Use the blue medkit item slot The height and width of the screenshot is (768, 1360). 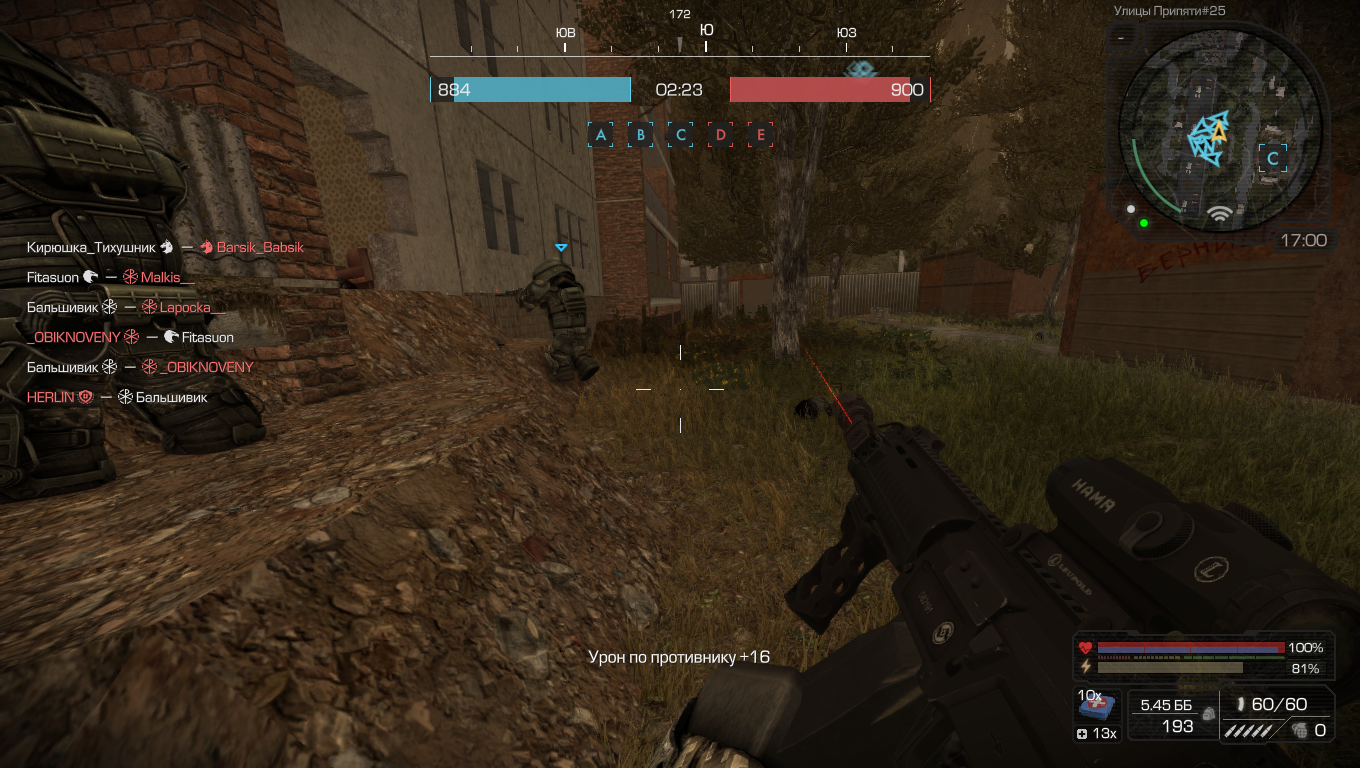pyautogui.click(x=1097, y=710)
